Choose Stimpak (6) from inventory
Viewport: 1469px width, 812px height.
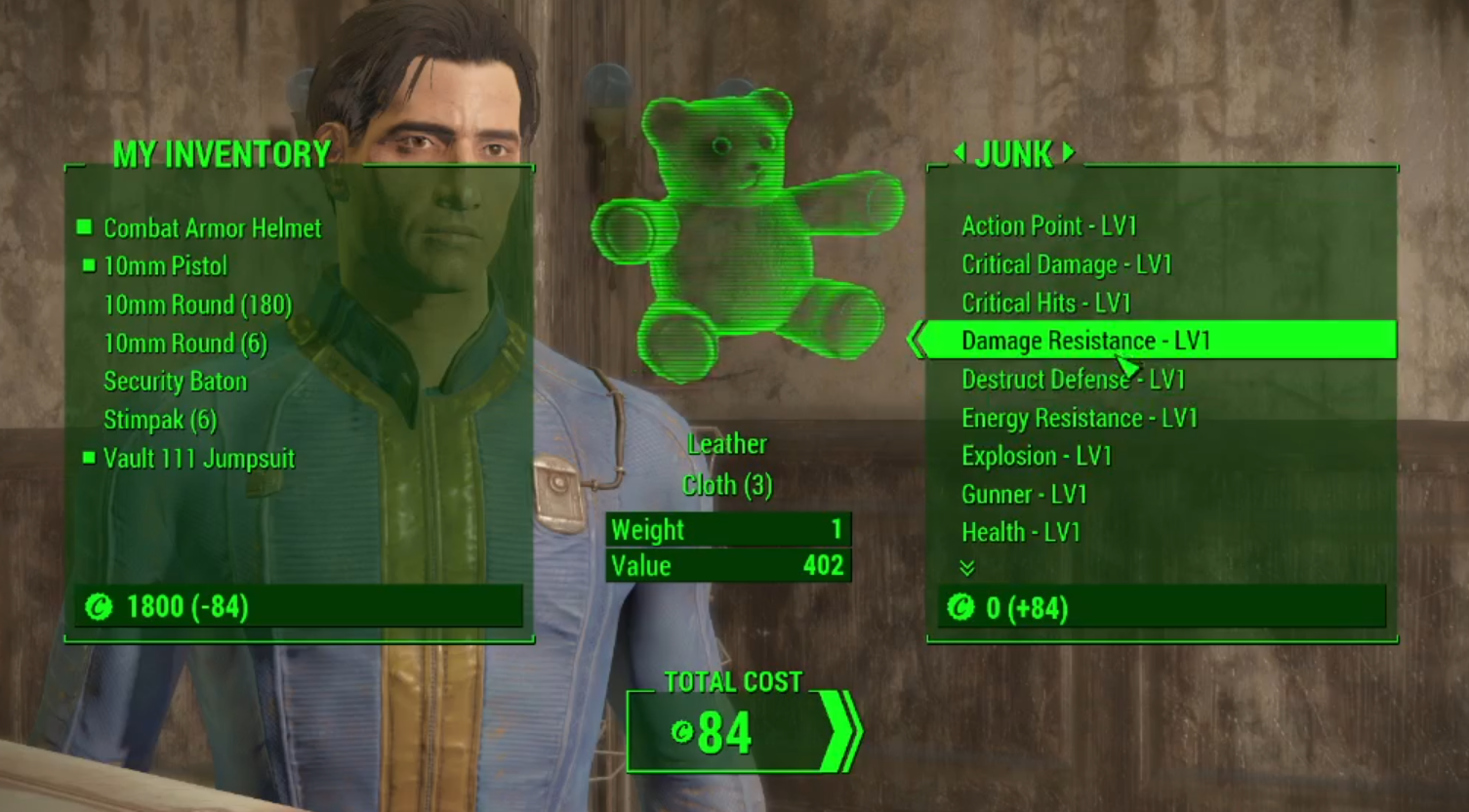pyautogui.click(x=160, y=420)
